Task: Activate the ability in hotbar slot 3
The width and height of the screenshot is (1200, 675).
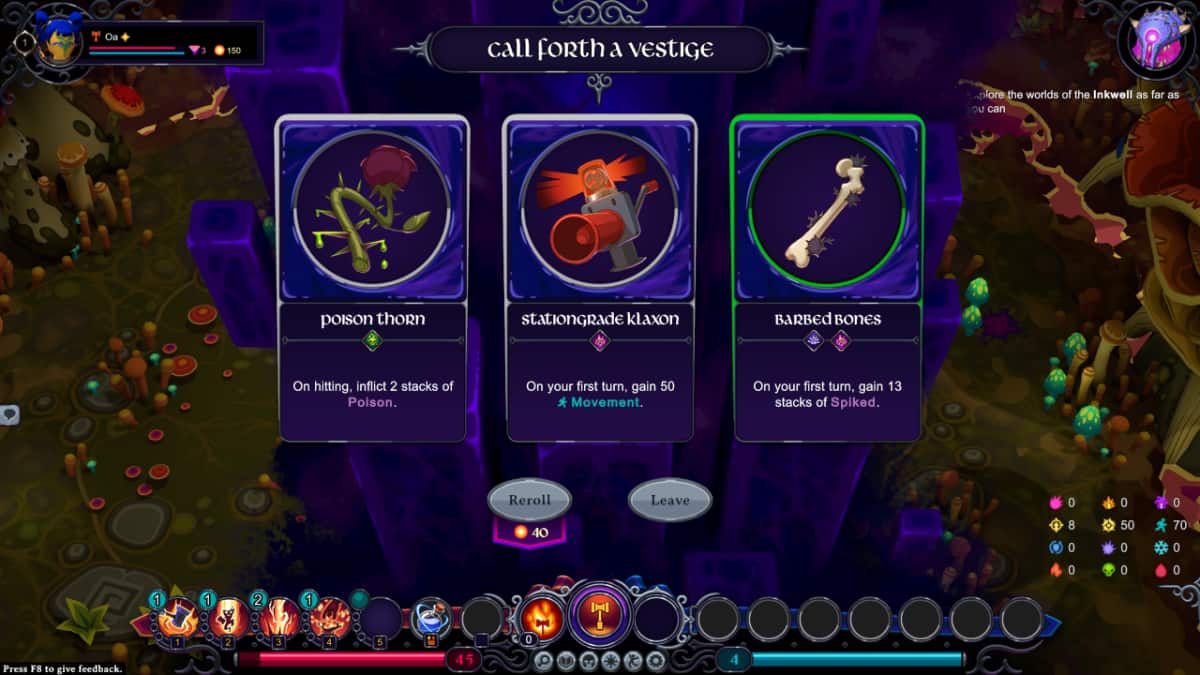Action: click(279, 617)
